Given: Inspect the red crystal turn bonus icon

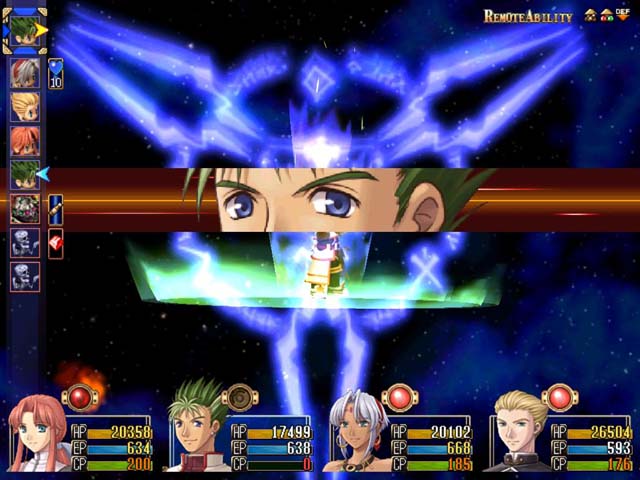Looking at the screenshot, I should [x=56, y=243].
